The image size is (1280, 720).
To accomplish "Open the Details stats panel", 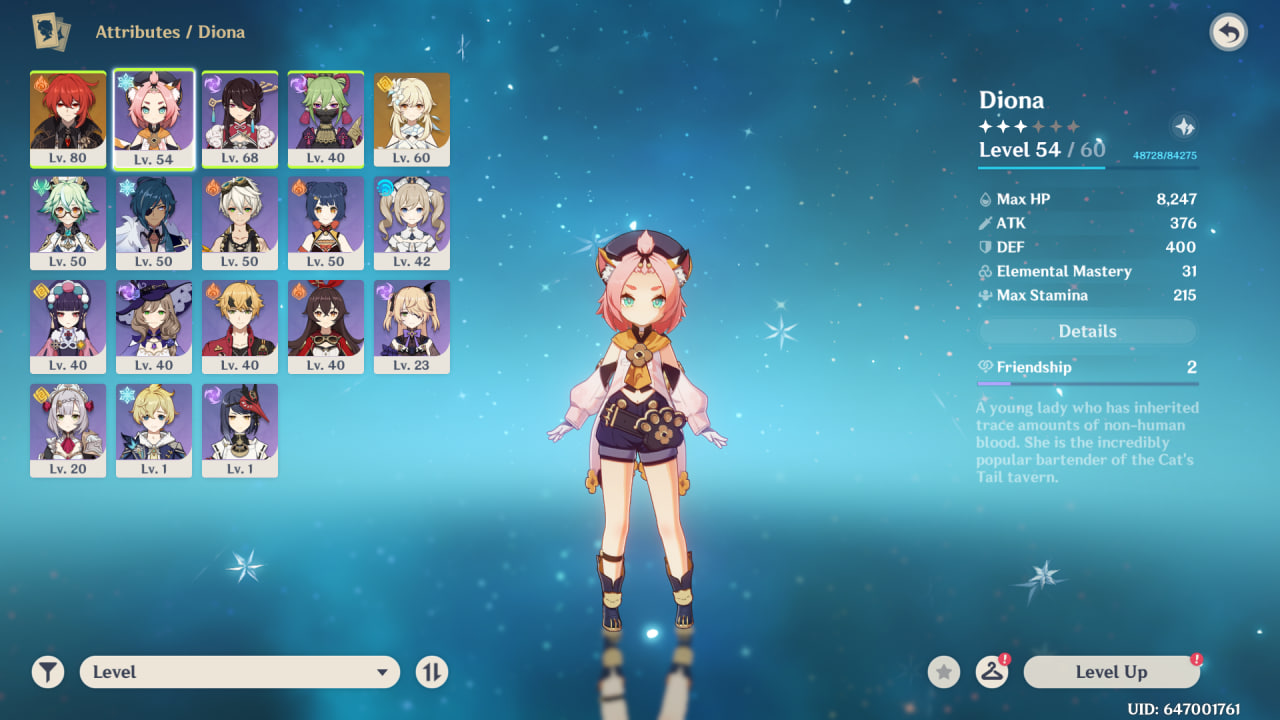I will click(1087, 331).
